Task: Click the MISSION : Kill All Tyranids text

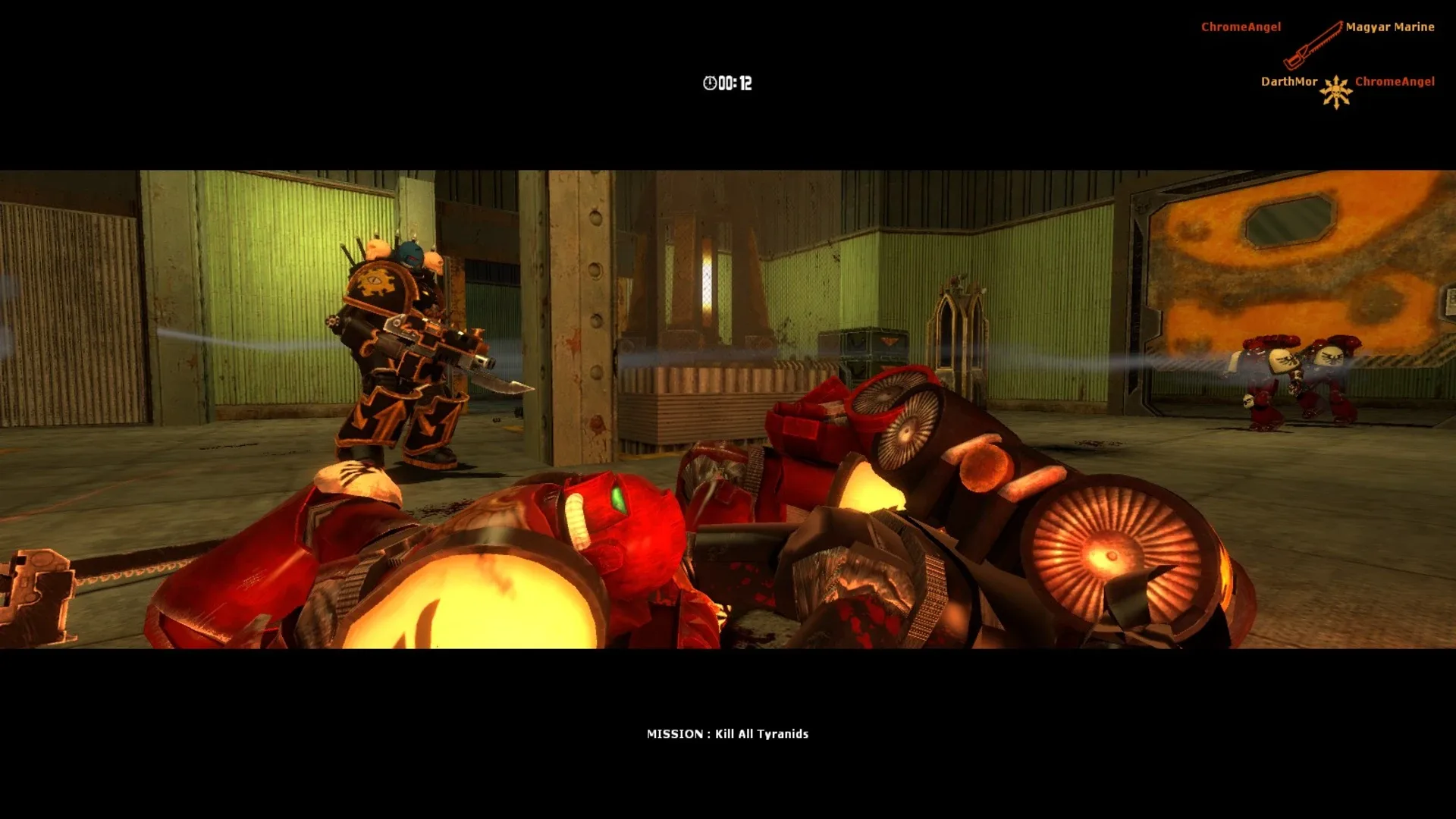Action: pos(728,733)
